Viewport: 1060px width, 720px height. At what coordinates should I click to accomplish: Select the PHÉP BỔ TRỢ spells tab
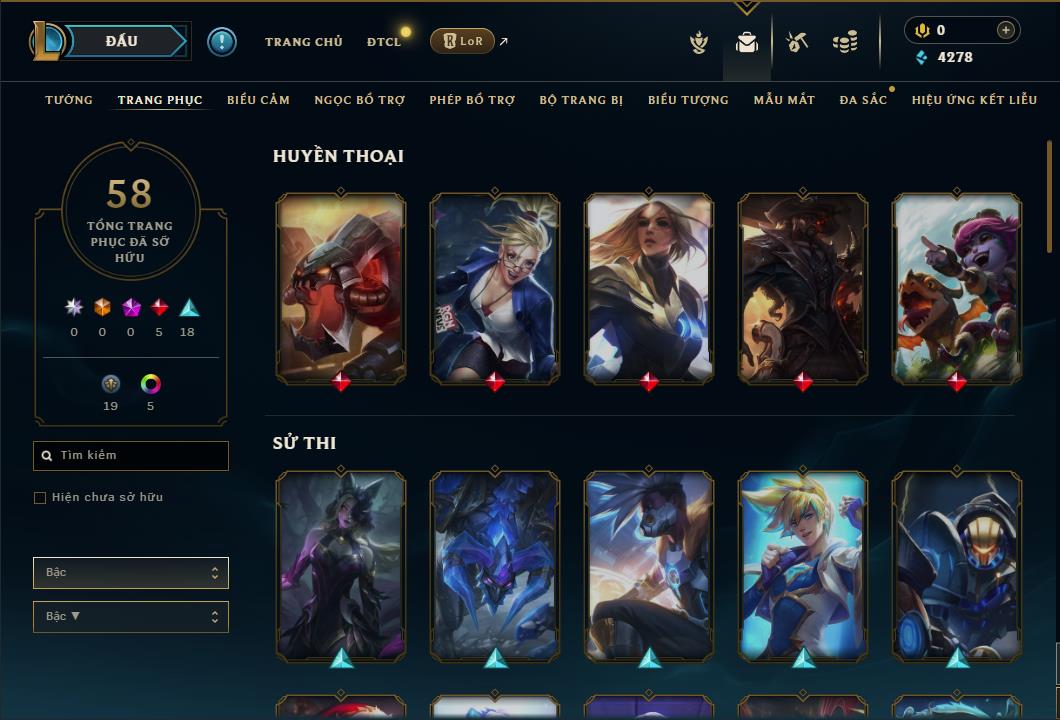click(472, 100)
